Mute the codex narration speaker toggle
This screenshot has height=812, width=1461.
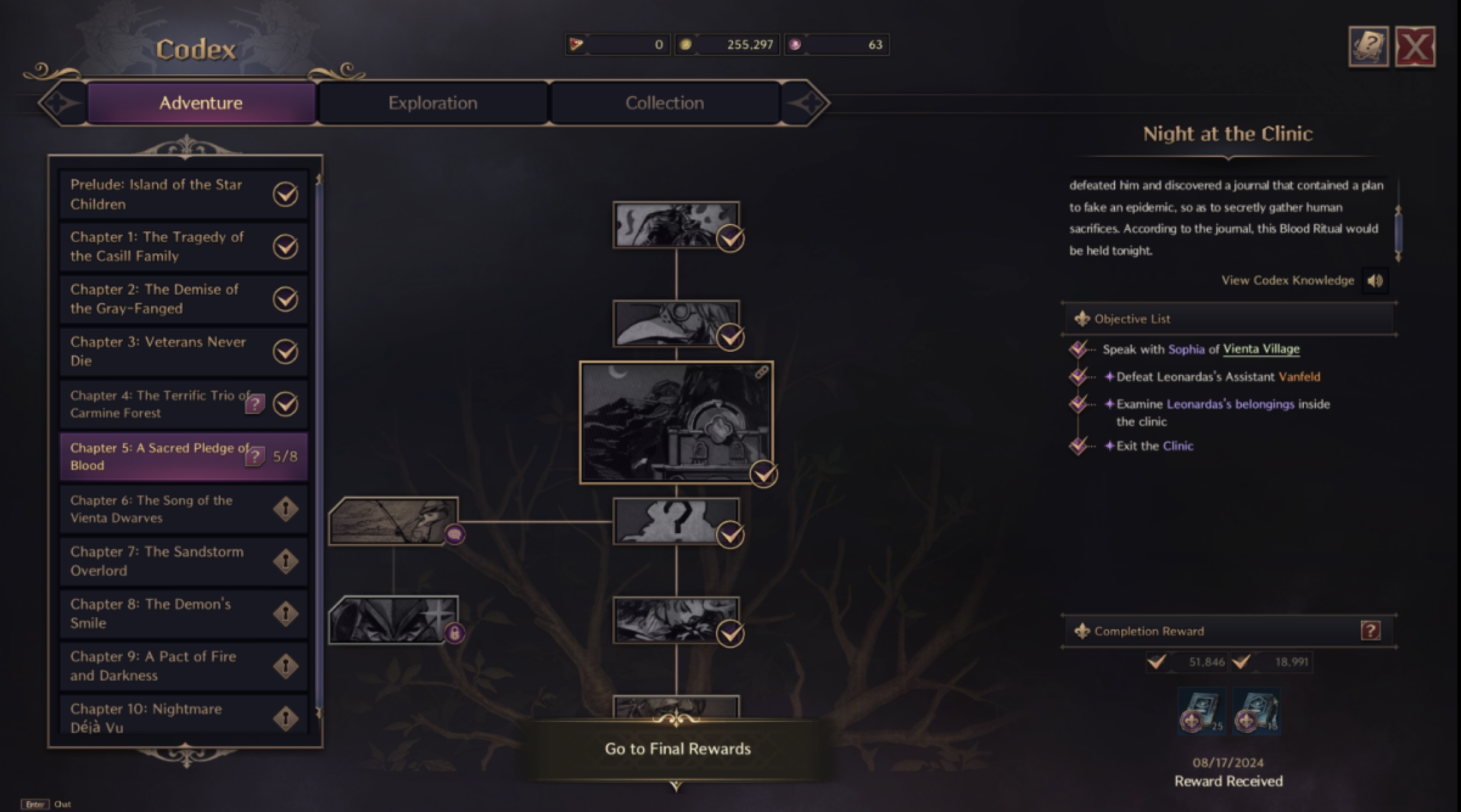(1375, 280)
